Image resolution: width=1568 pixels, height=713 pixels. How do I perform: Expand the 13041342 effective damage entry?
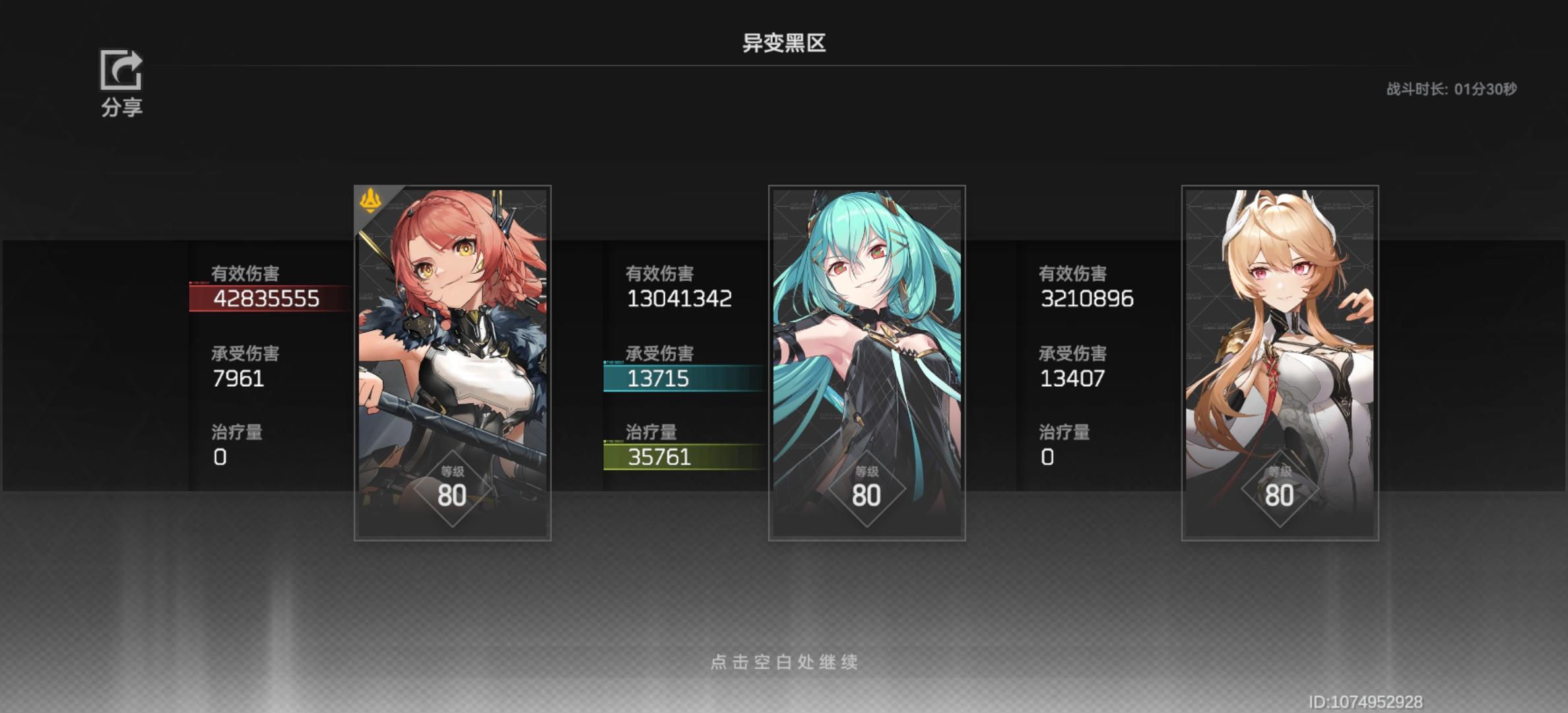point(677,298)
